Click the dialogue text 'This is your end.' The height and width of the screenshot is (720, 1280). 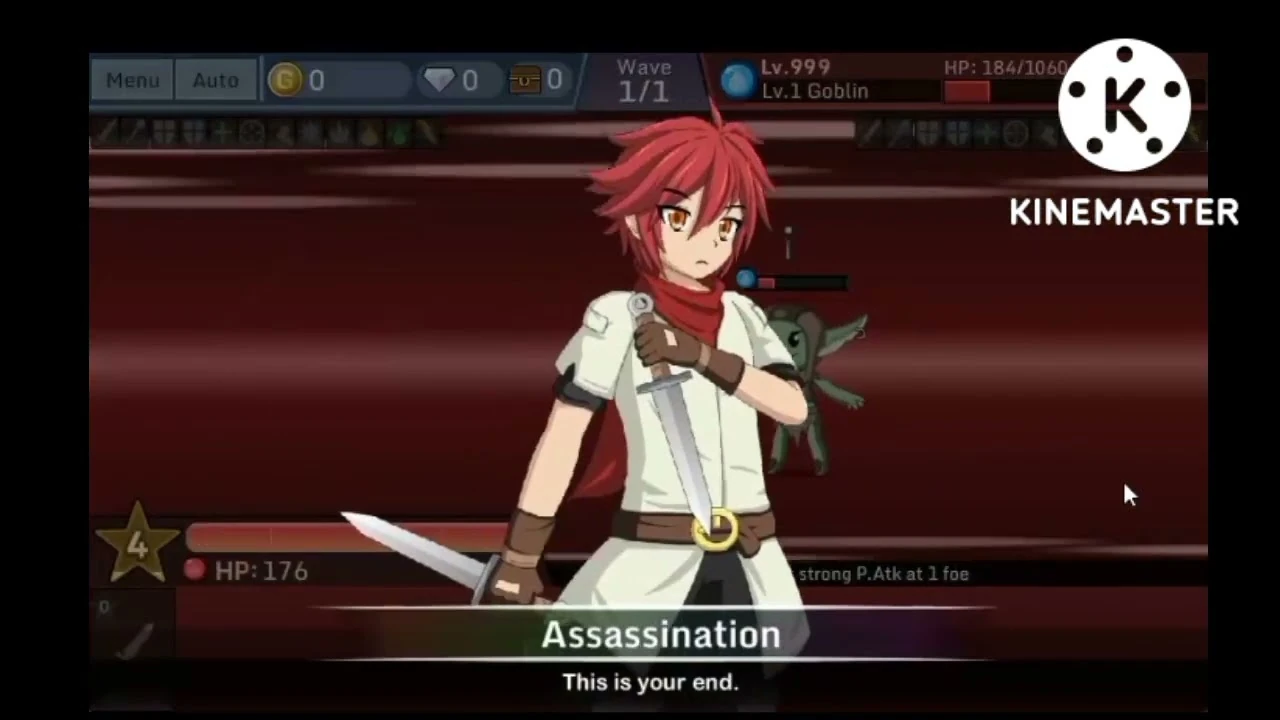650,683
